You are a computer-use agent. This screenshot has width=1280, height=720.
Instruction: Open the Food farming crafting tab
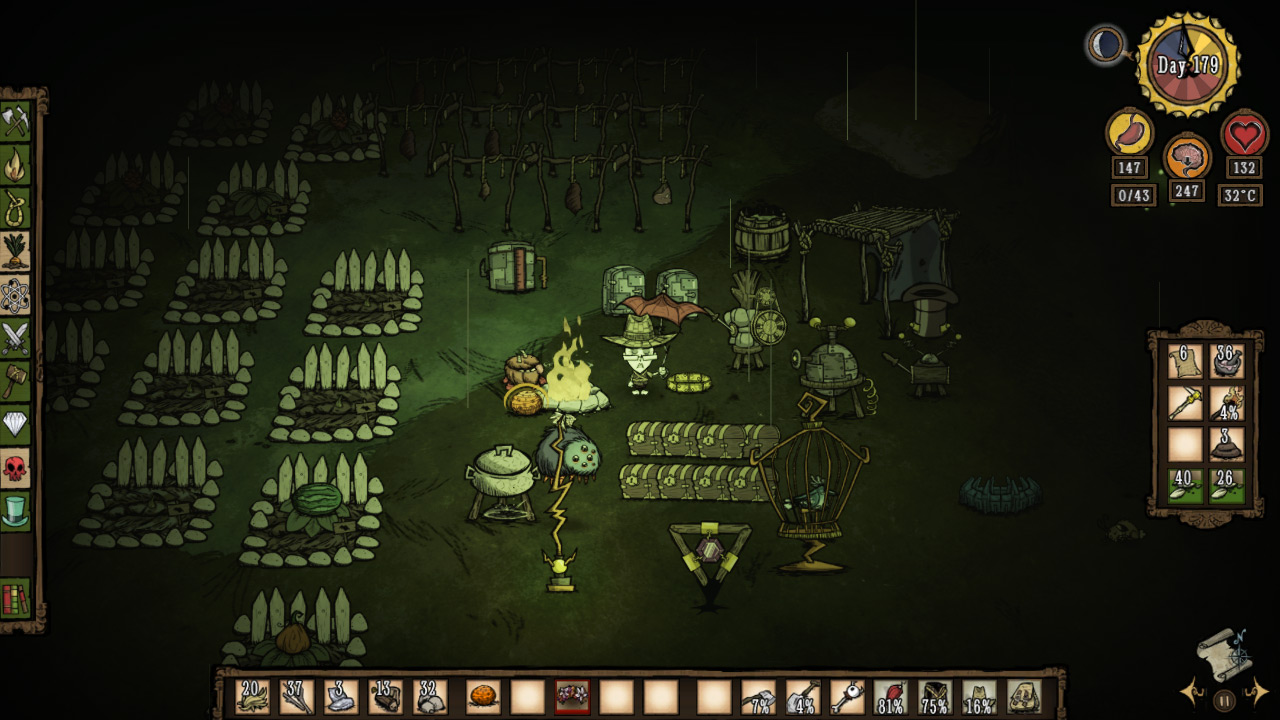(17, 251)
